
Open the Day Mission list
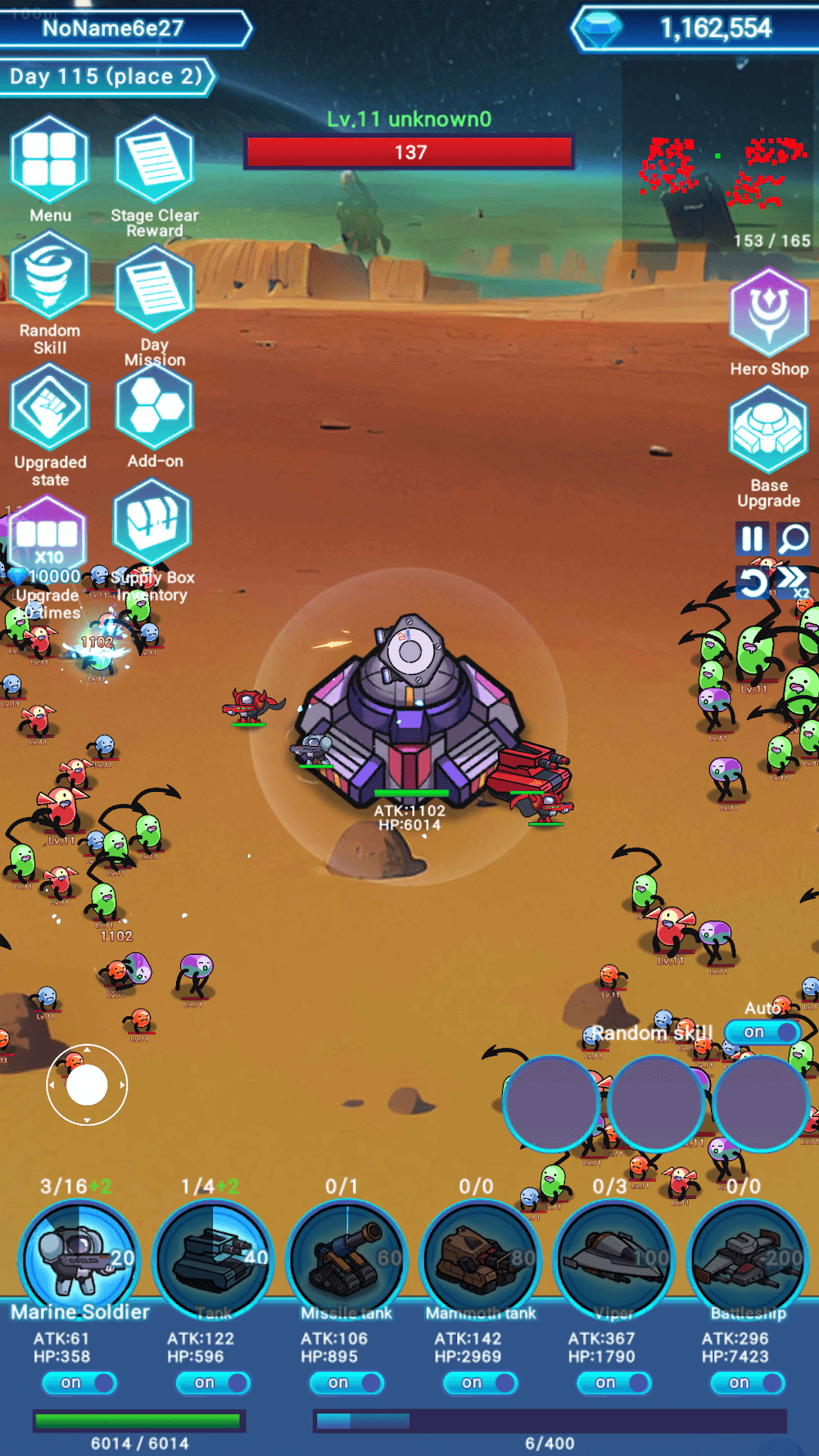tap(155, 289)
